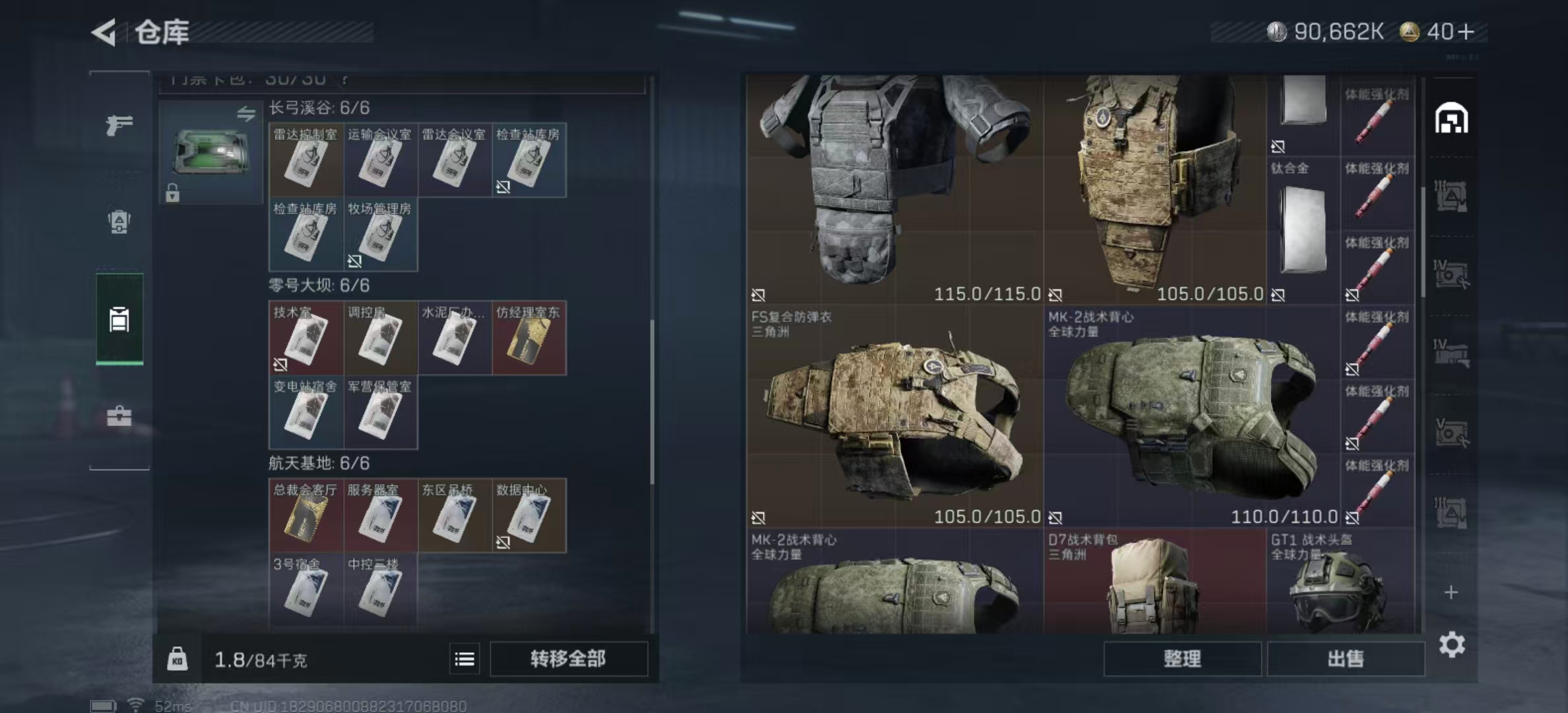Select the 军营保管室 key card
The height and width of the screenshot is (713, 1568).
pos(380,413)
